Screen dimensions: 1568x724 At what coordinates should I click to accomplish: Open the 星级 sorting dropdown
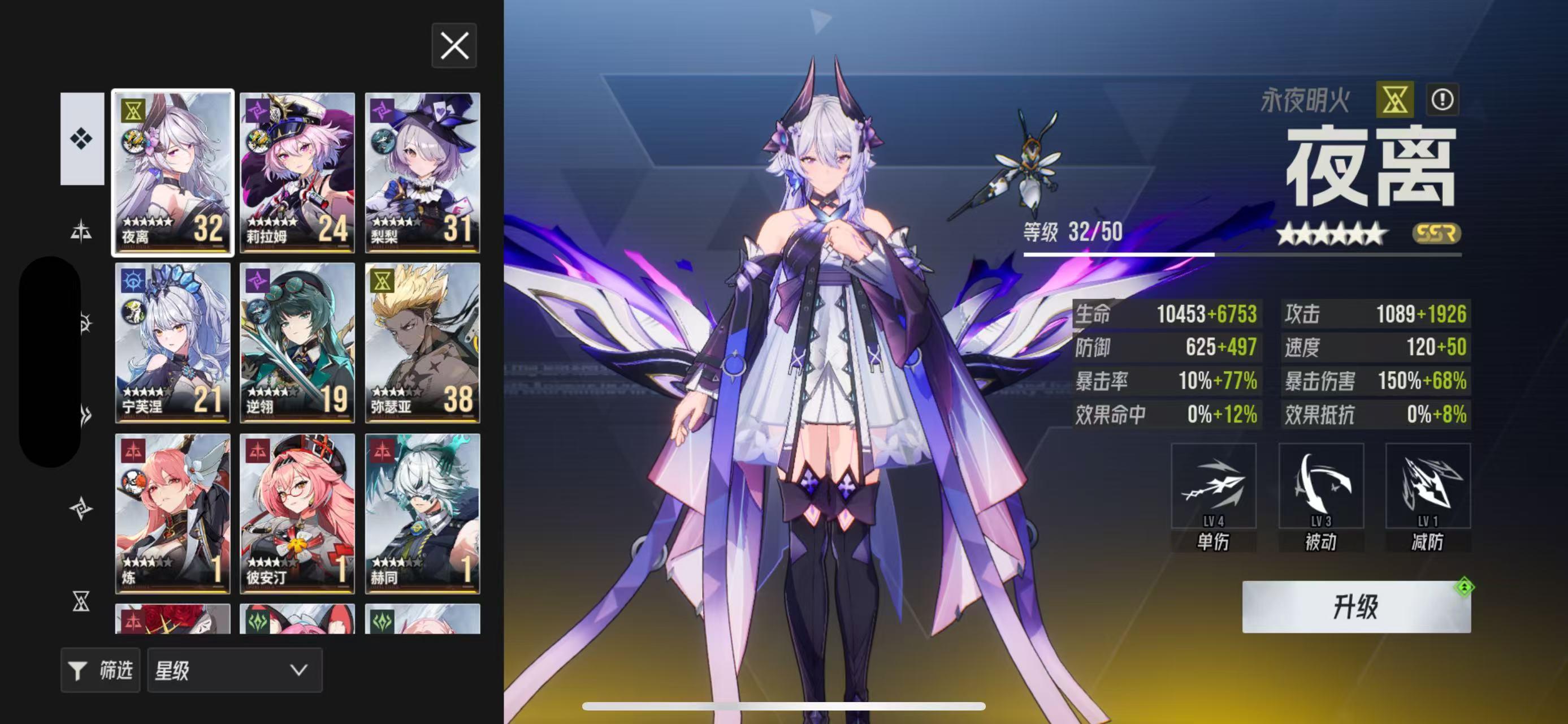point(235,670)
